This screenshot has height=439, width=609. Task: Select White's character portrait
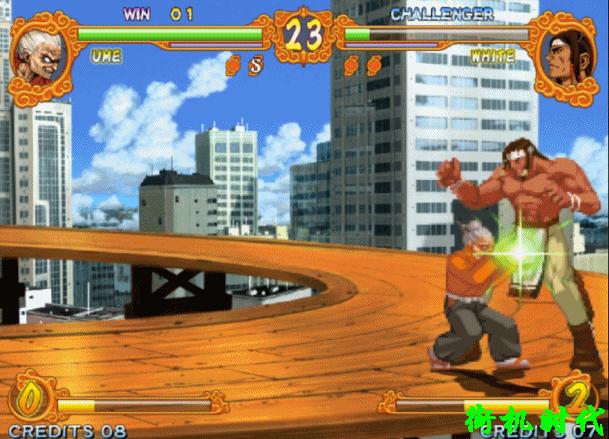[x=567, y=53]
